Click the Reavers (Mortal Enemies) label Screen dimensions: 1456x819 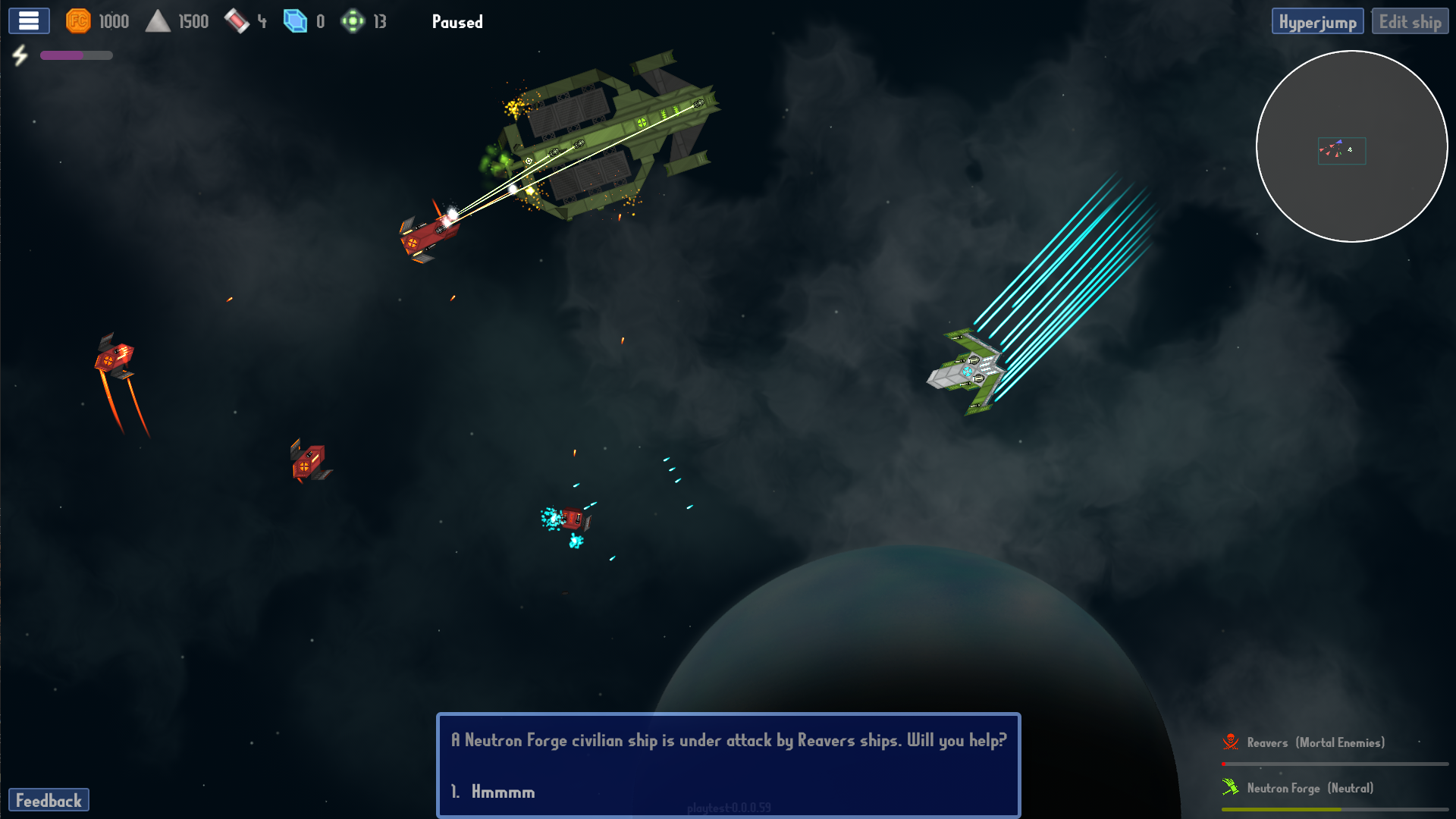click(x=1316, y=742)
